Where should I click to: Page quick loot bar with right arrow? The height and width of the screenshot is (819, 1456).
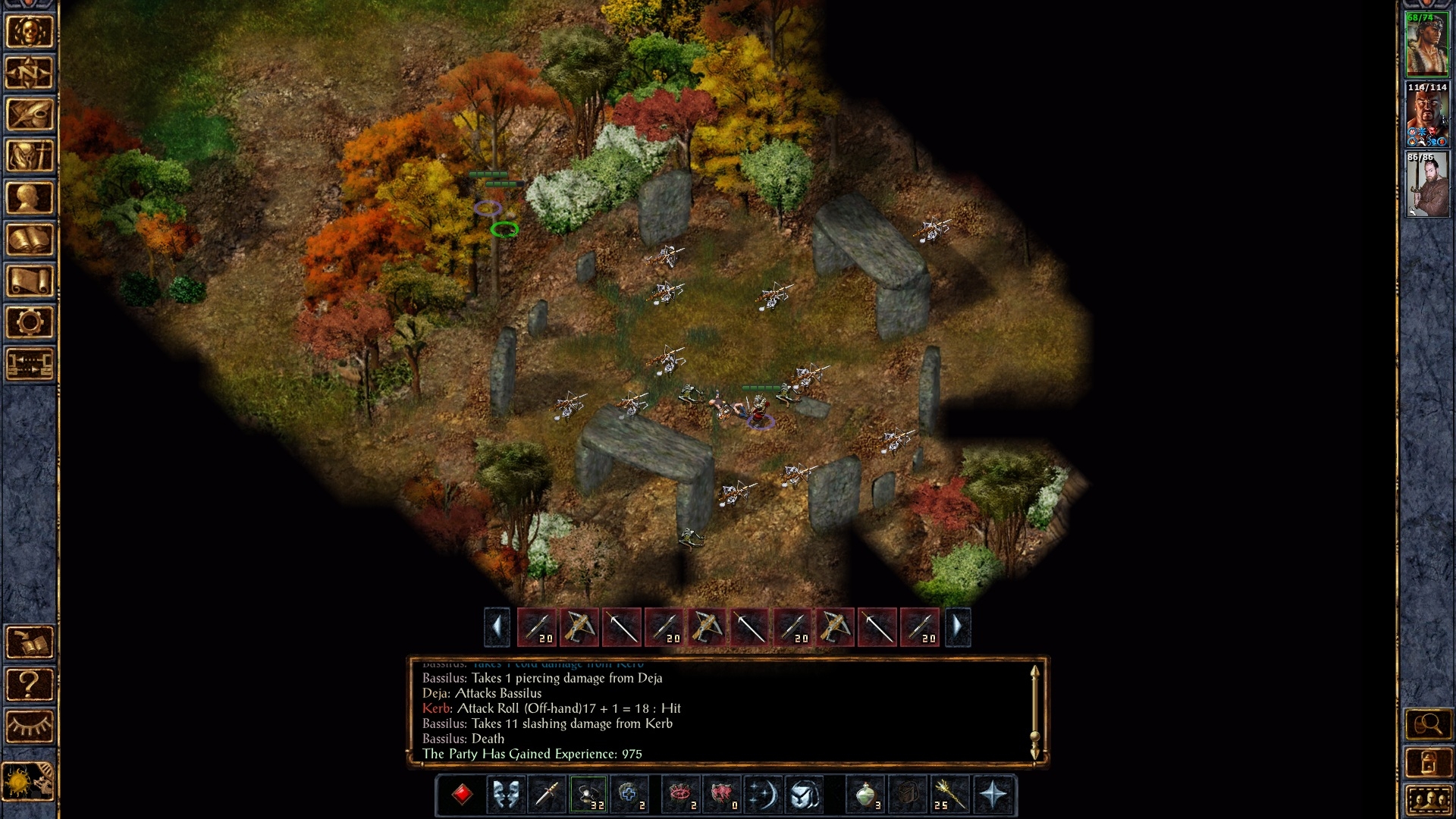click(957, 627)
